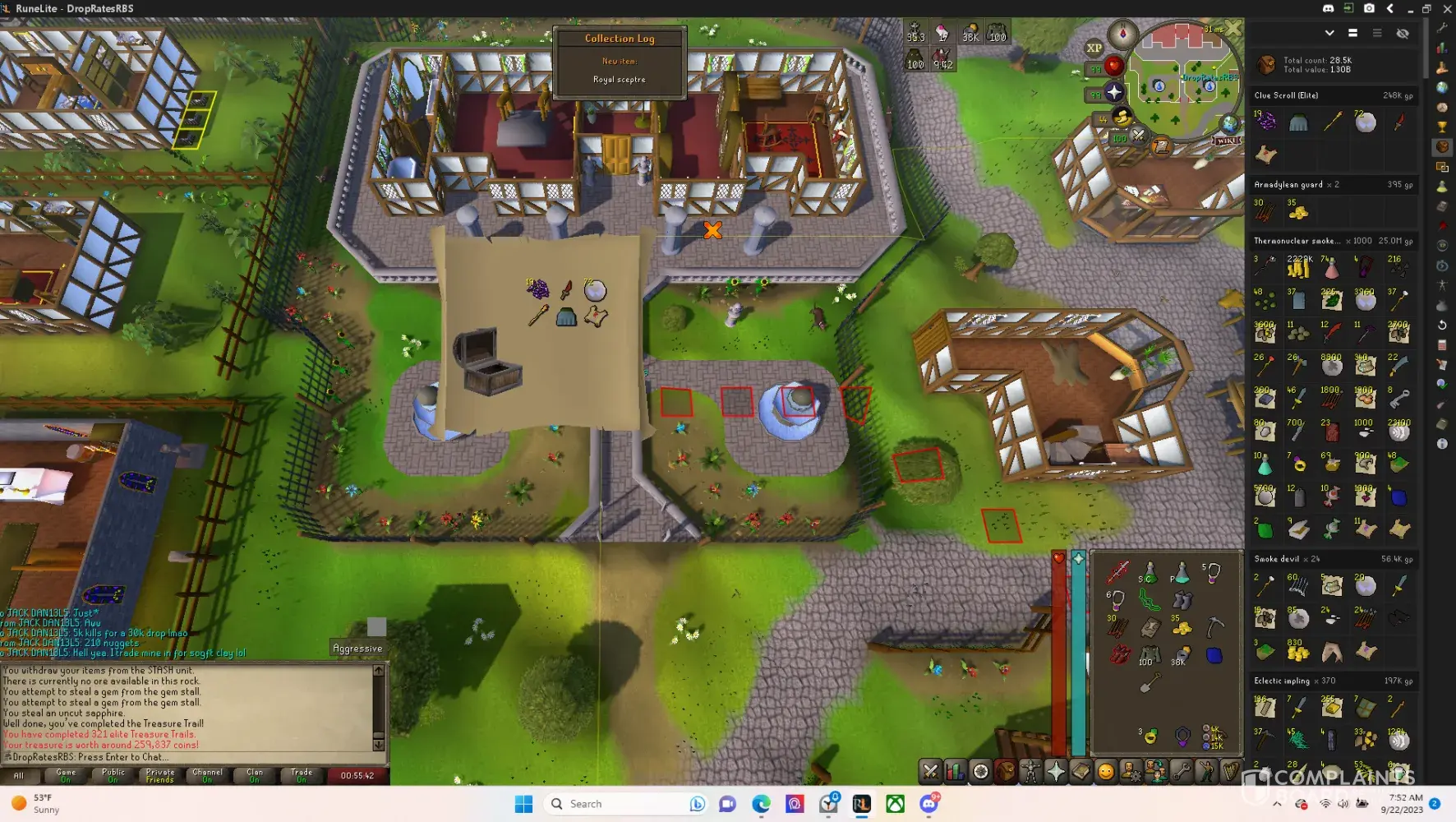Viewport: 1456px width, 822px height.
Task: Open the Worn Equipment tab
Action: (1030, 771)
